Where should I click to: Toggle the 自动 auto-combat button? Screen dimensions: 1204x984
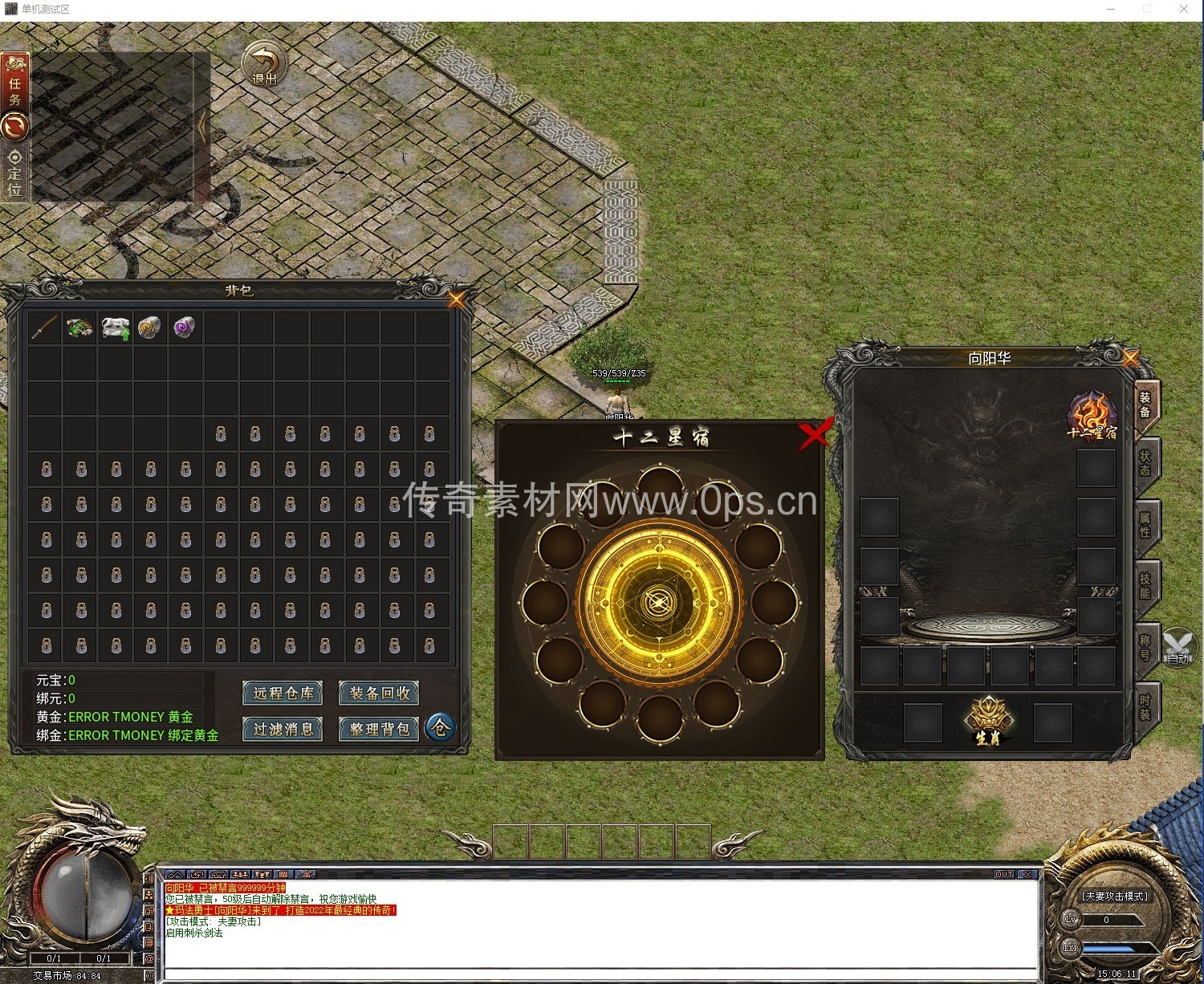tap(1178, 649)
